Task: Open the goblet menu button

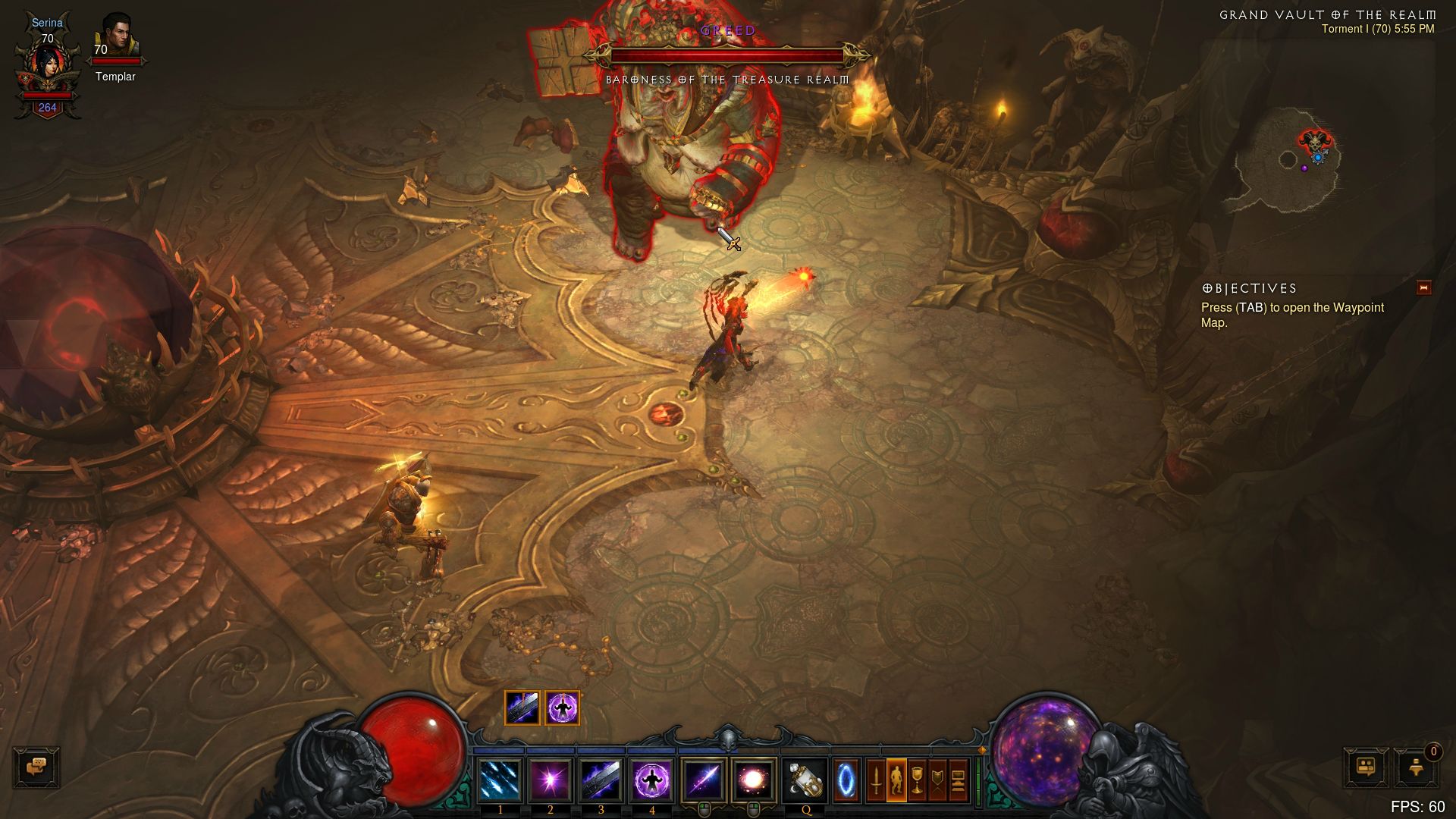Action: point(917,780)
